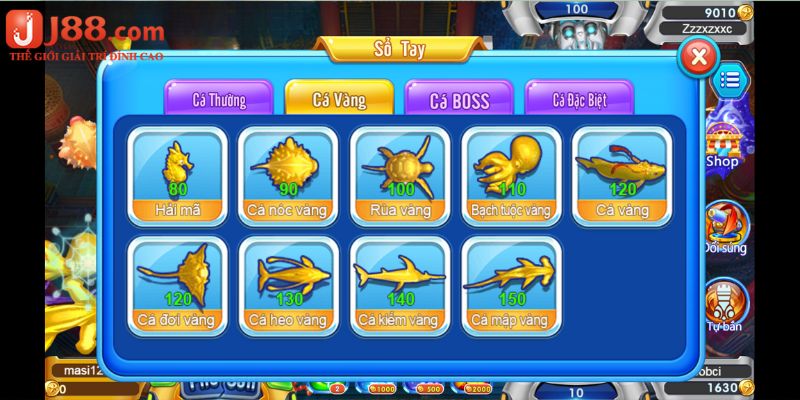Select the Cá Vàng tab
This screenshot has width=800, height=400.
(338, 100)
